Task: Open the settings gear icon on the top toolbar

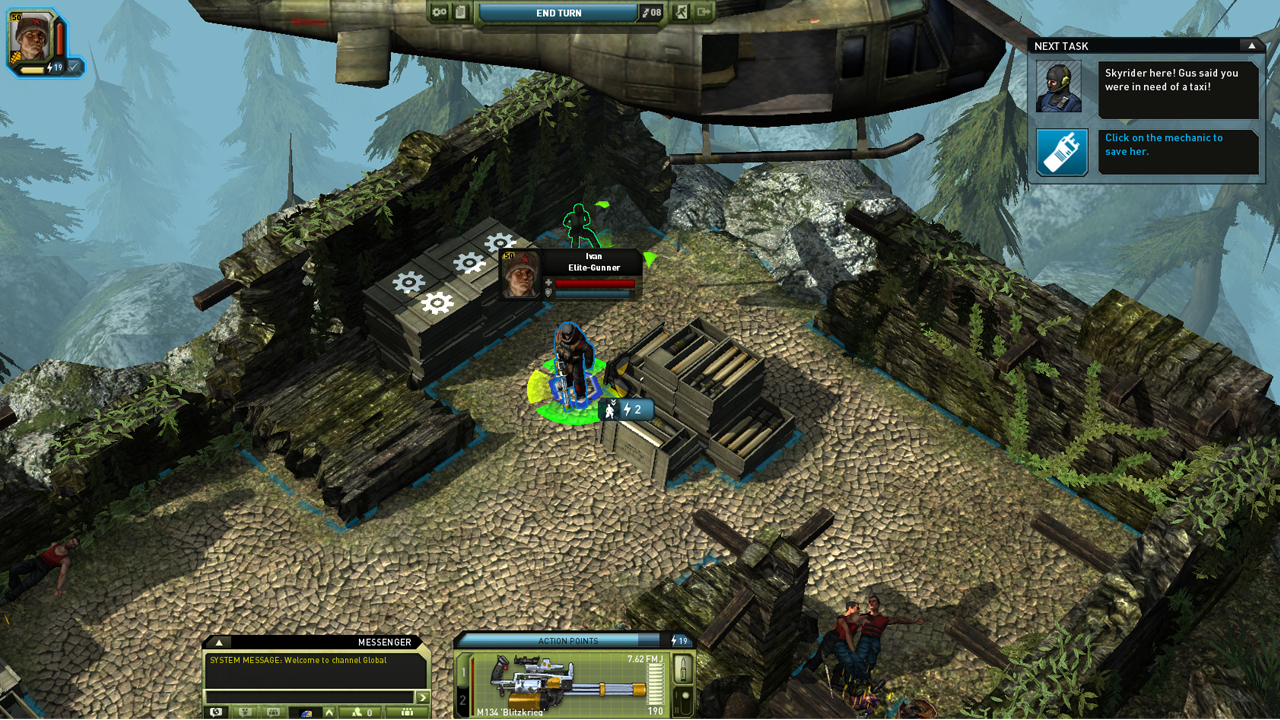Action: click(x=440, y=12)
